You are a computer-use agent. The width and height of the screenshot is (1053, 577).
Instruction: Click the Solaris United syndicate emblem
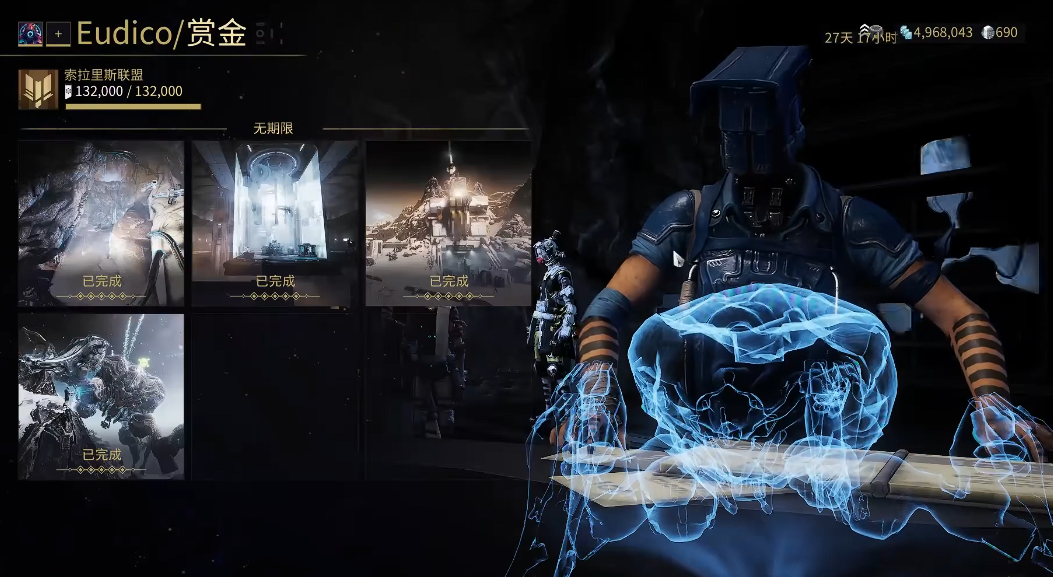[38, 90]
